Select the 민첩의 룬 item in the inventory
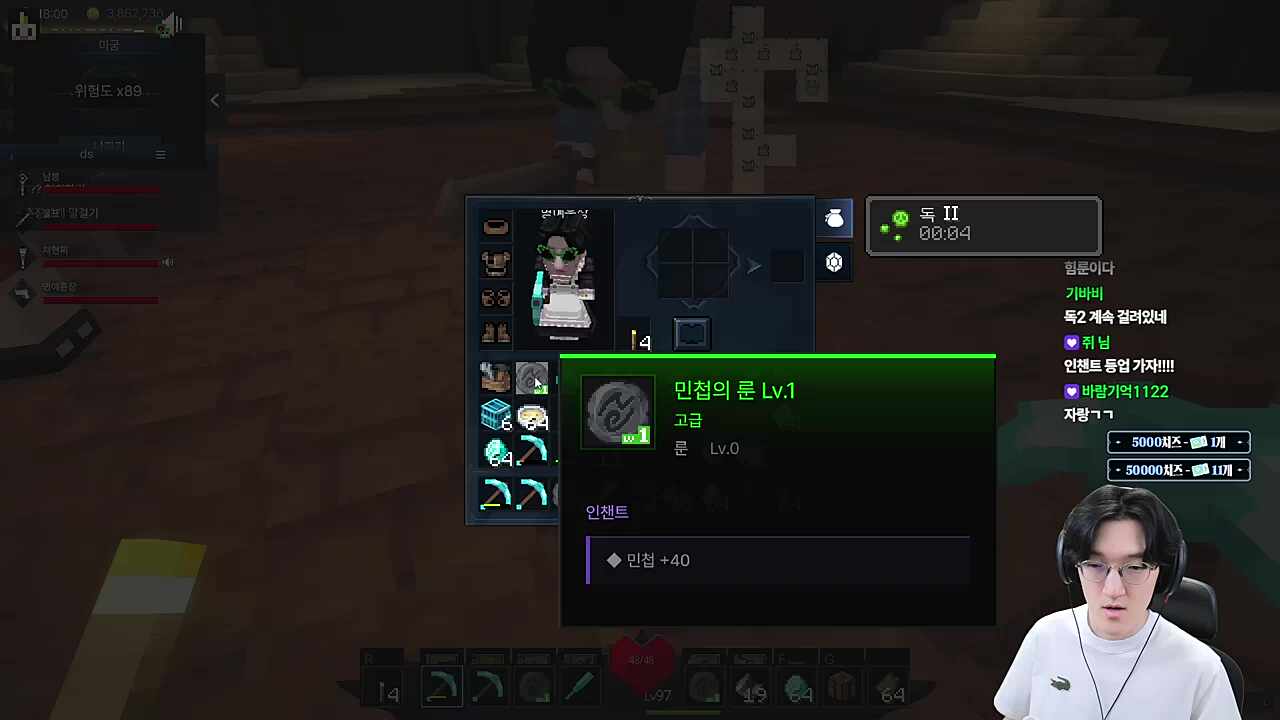Image resolution: width=1280 pixels, height=720 pixels. [x=531, y=378]
